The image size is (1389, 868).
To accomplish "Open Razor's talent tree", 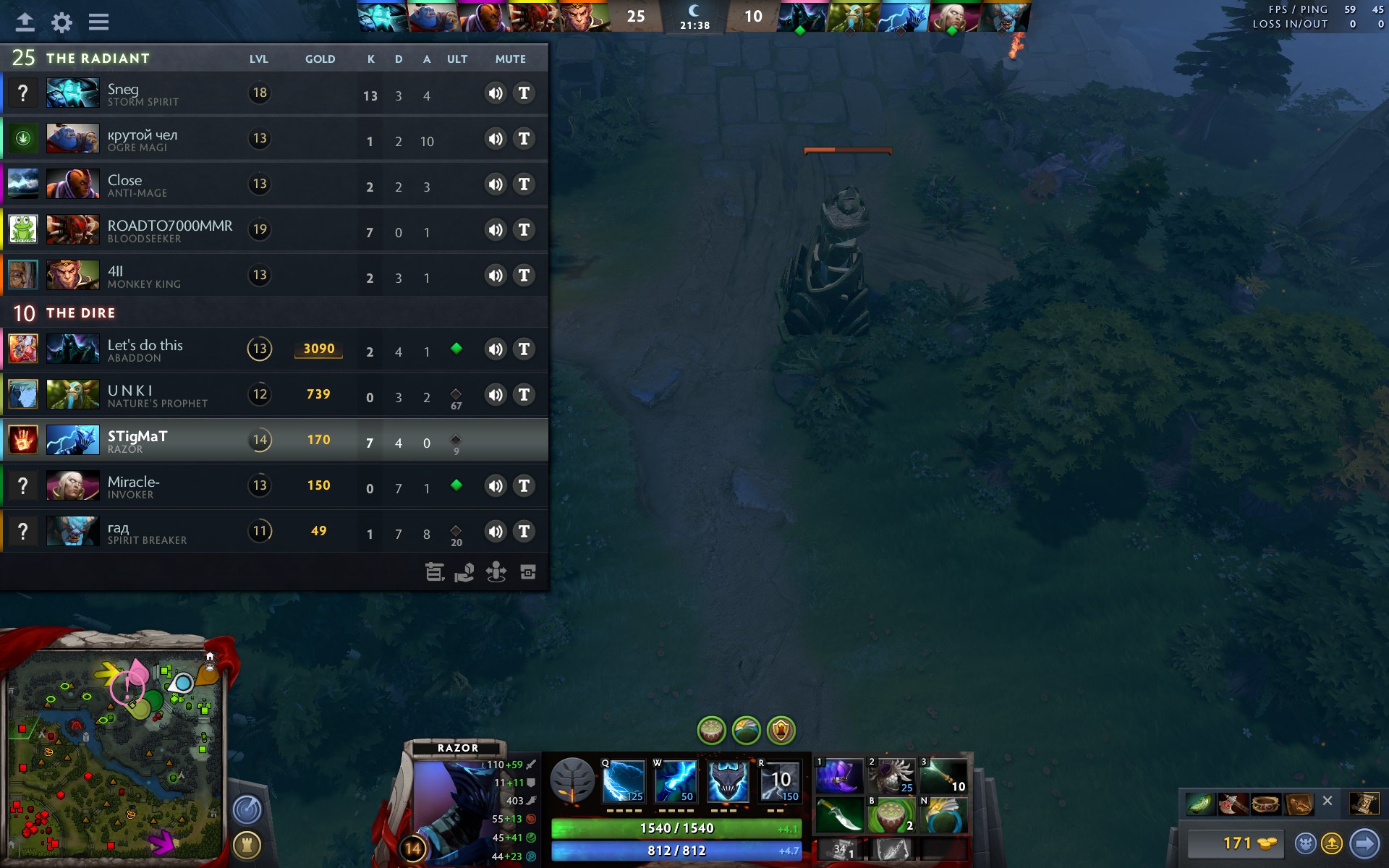I will (572, 781).
